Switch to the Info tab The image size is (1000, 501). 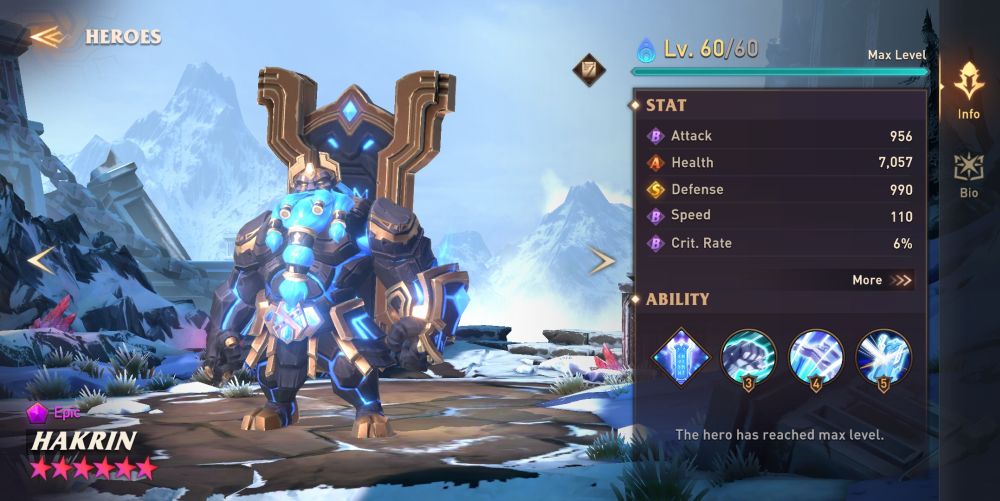tap(968, 90)
